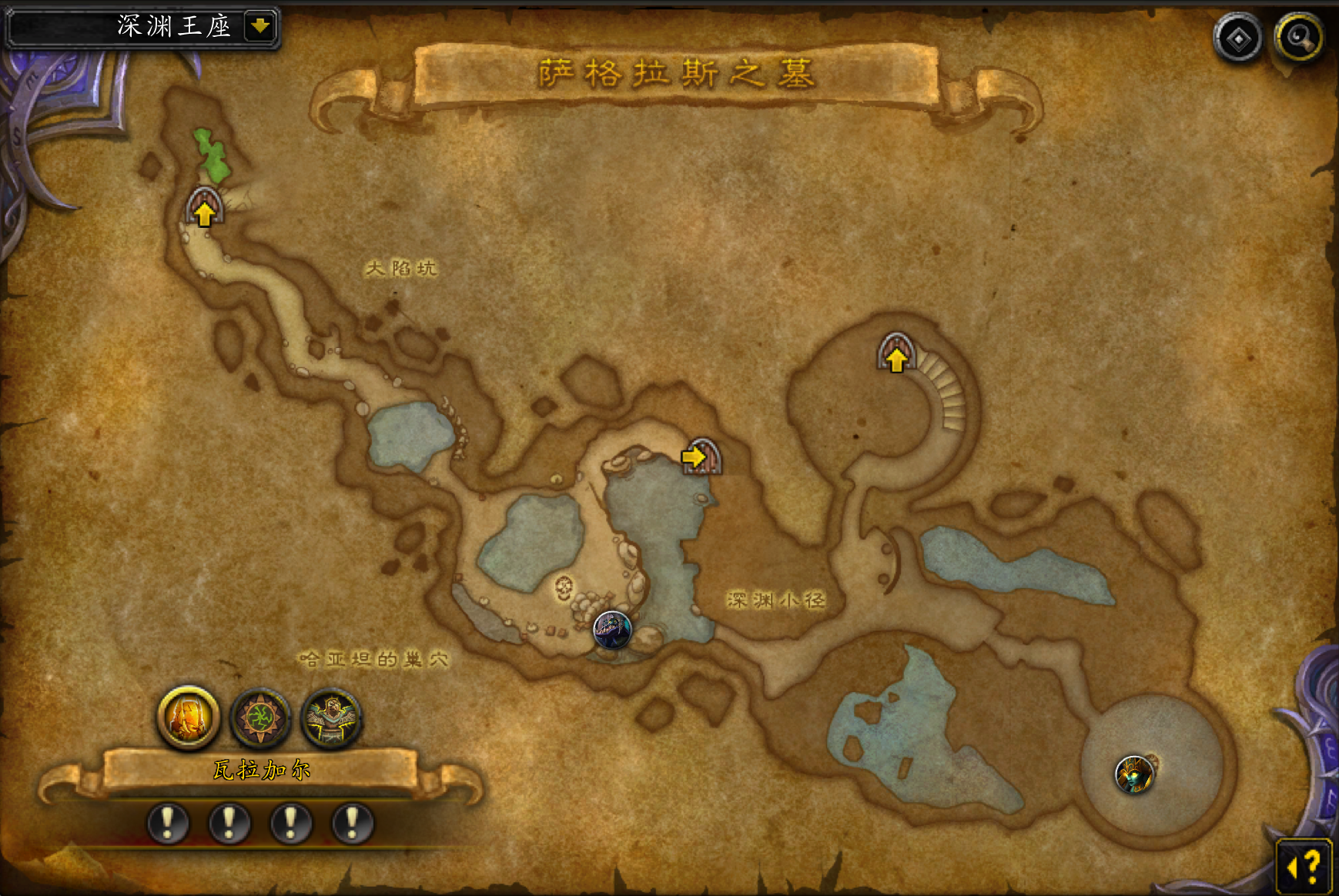Use the right-arrow door marker
This screenshot has height=896, width=1339.
(700, 456)
